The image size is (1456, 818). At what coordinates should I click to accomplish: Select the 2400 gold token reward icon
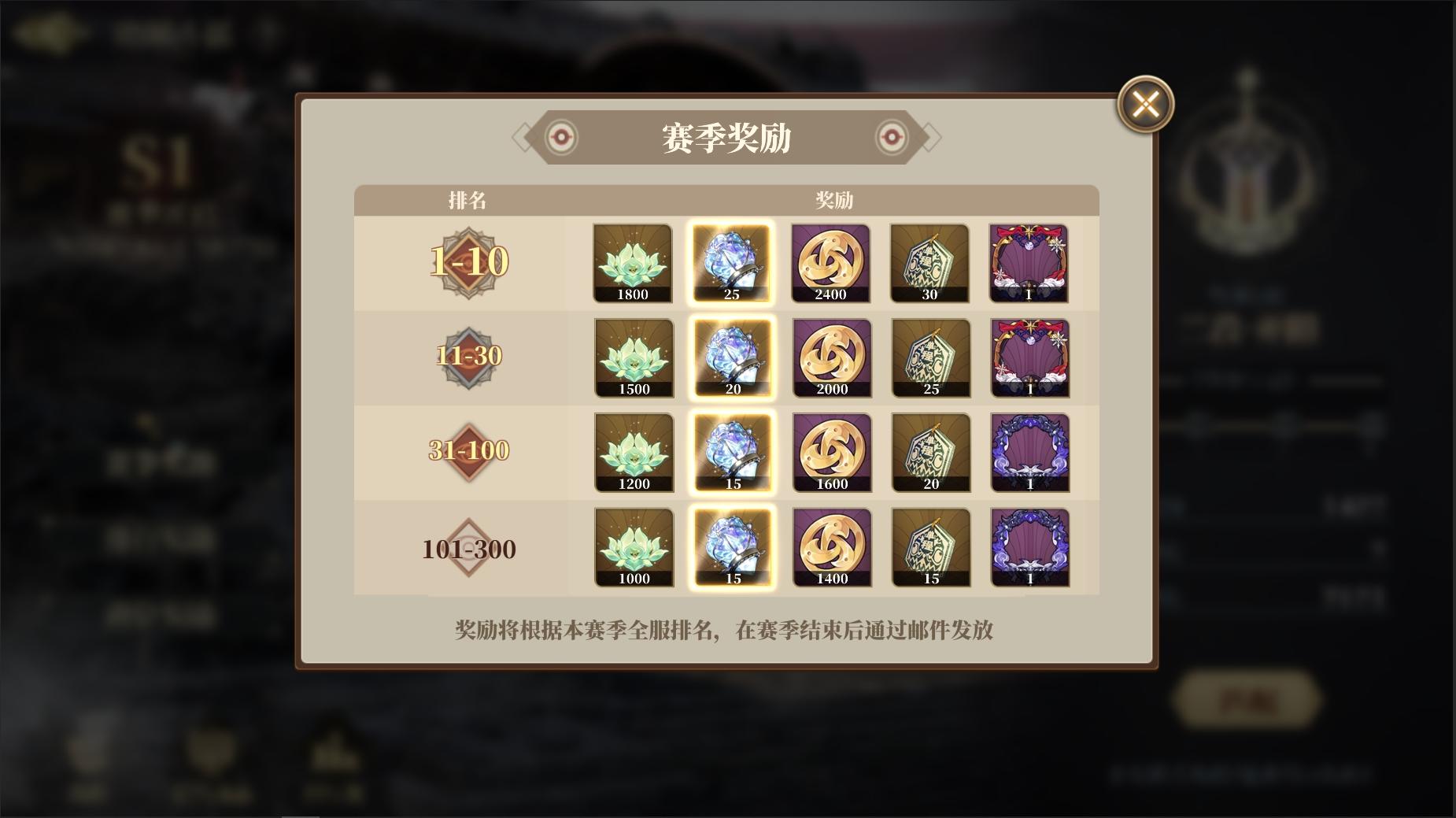click(x=831, y=263)
